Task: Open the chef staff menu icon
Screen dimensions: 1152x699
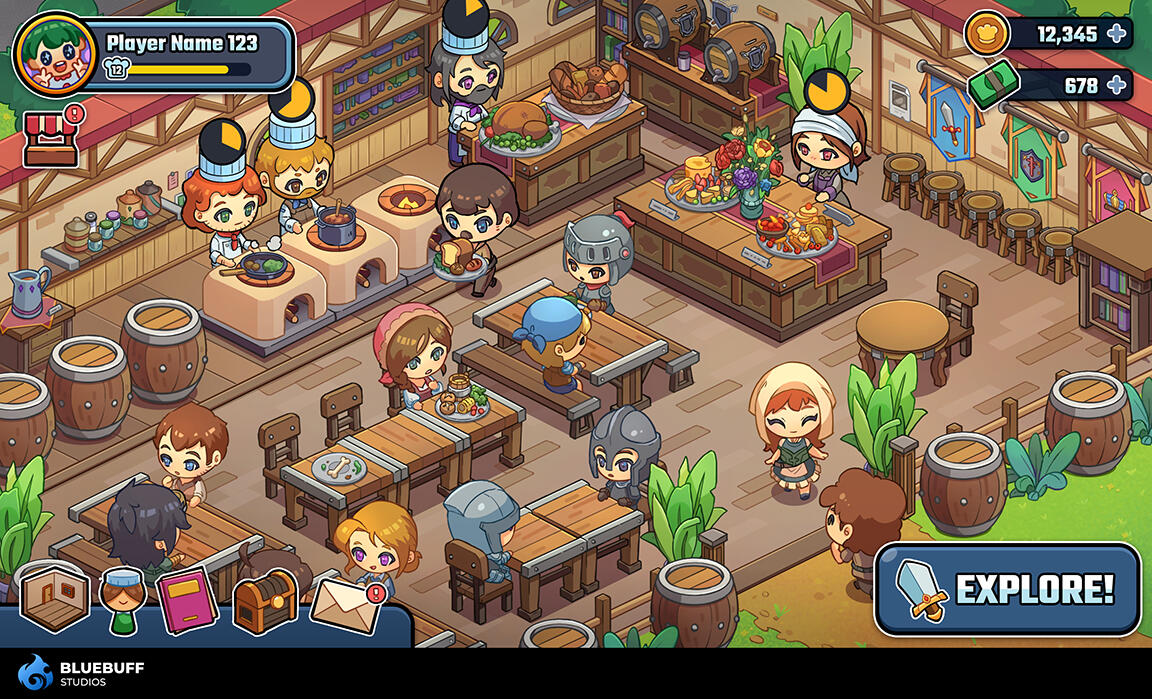Action: pos(123,600)
